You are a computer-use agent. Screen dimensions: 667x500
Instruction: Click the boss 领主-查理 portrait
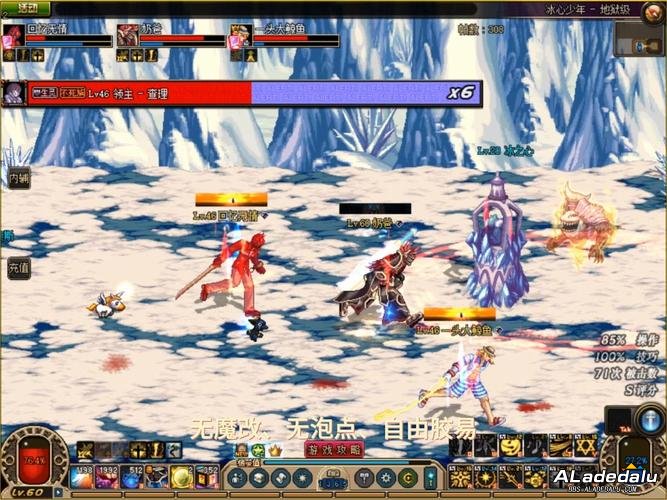click(x=14, y=92)
